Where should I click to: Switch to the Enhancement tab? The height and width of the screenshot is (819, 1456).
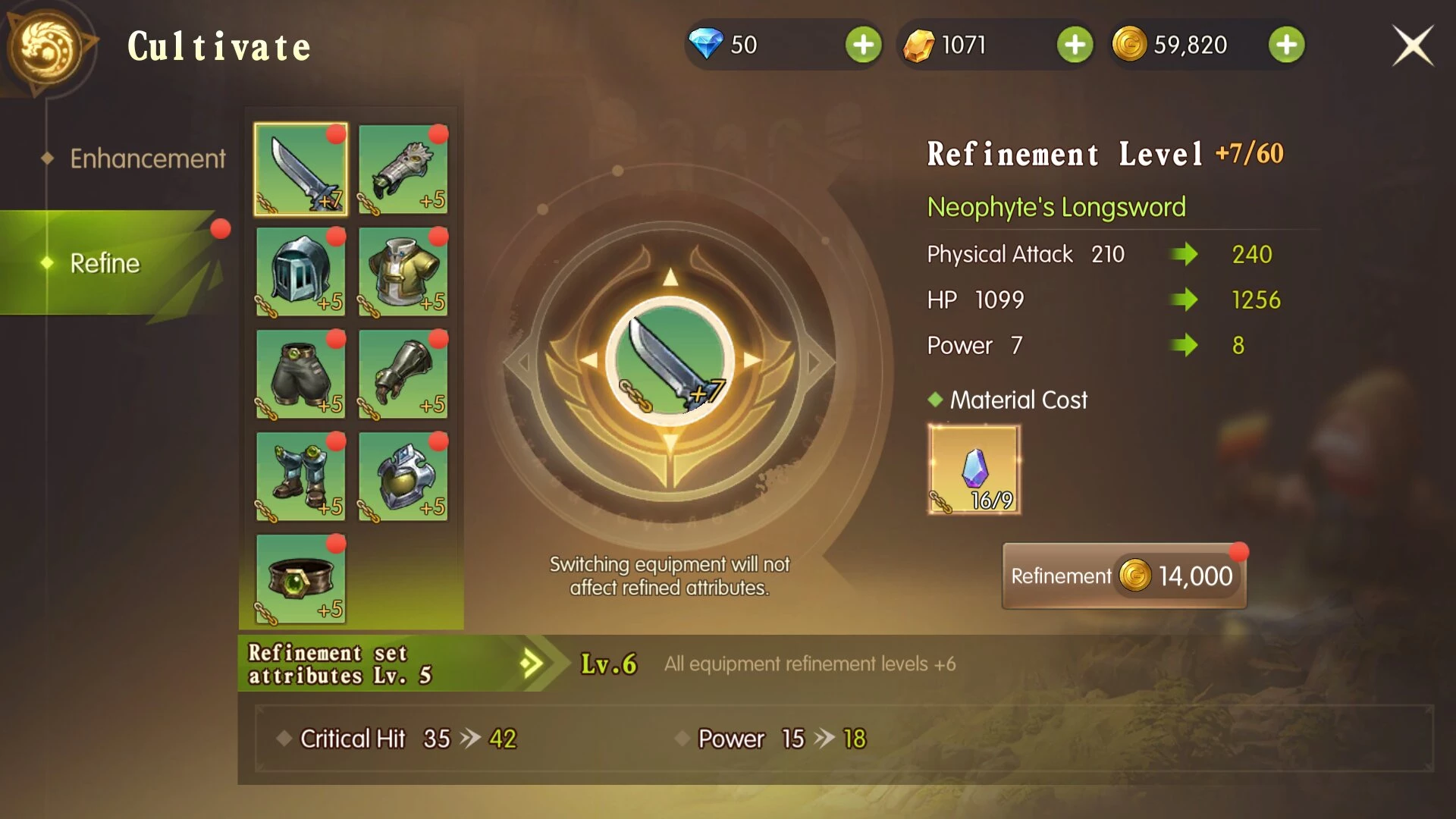click(x=147, y=158)
